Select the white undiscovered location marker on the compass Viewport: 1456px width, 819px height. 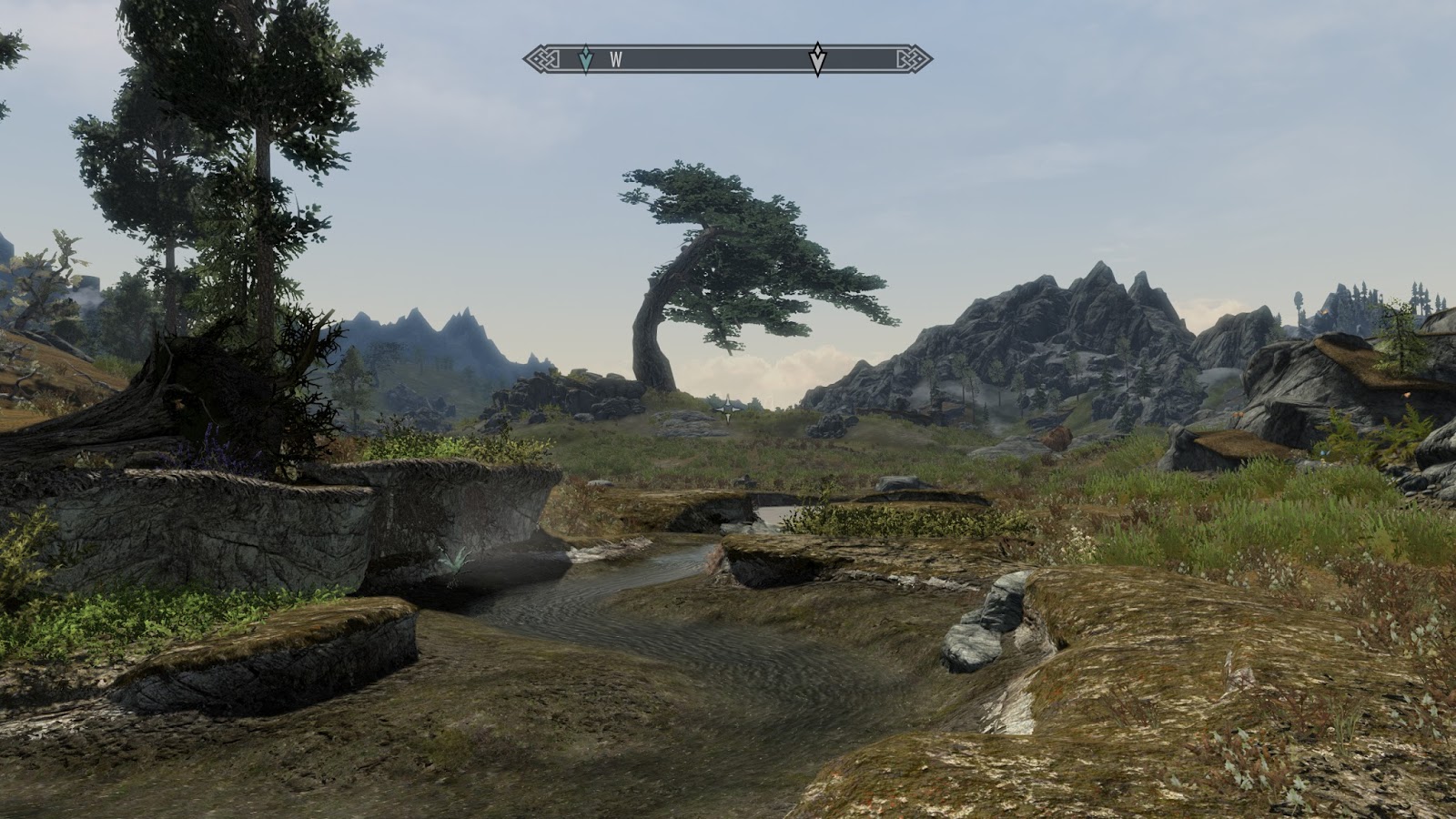click(x=818, y=57)
